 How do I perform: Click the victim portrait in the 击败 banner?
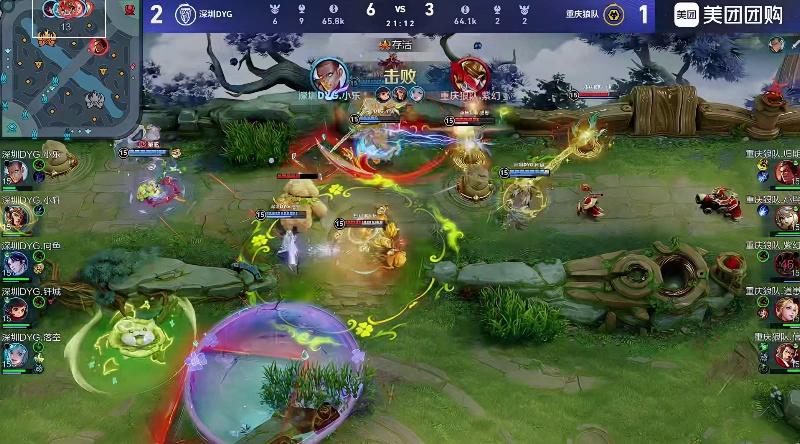click(x=466, y=75)
